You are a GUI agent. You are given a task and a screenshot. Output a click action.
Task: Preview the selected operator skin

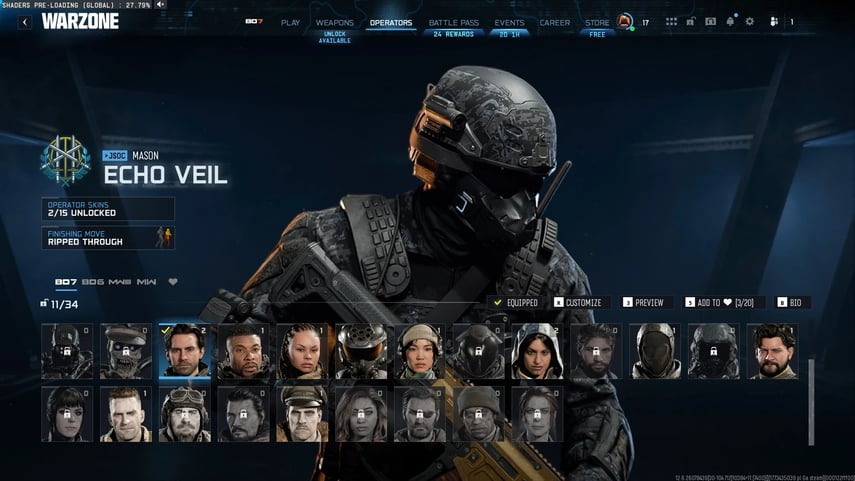click(x=643, y=302)
